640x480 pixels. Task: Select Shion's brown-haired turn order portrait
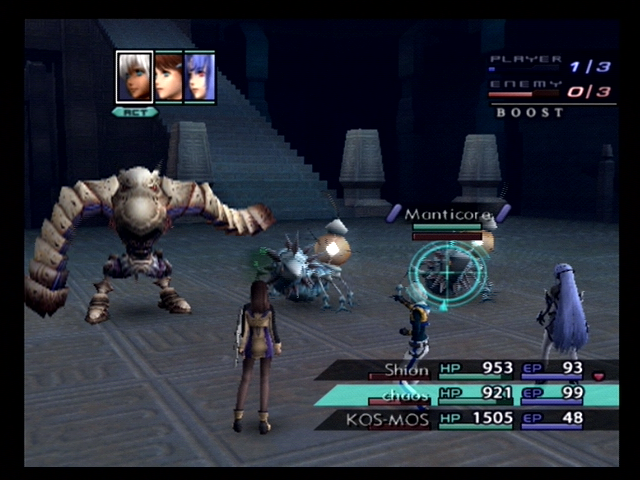168,77
